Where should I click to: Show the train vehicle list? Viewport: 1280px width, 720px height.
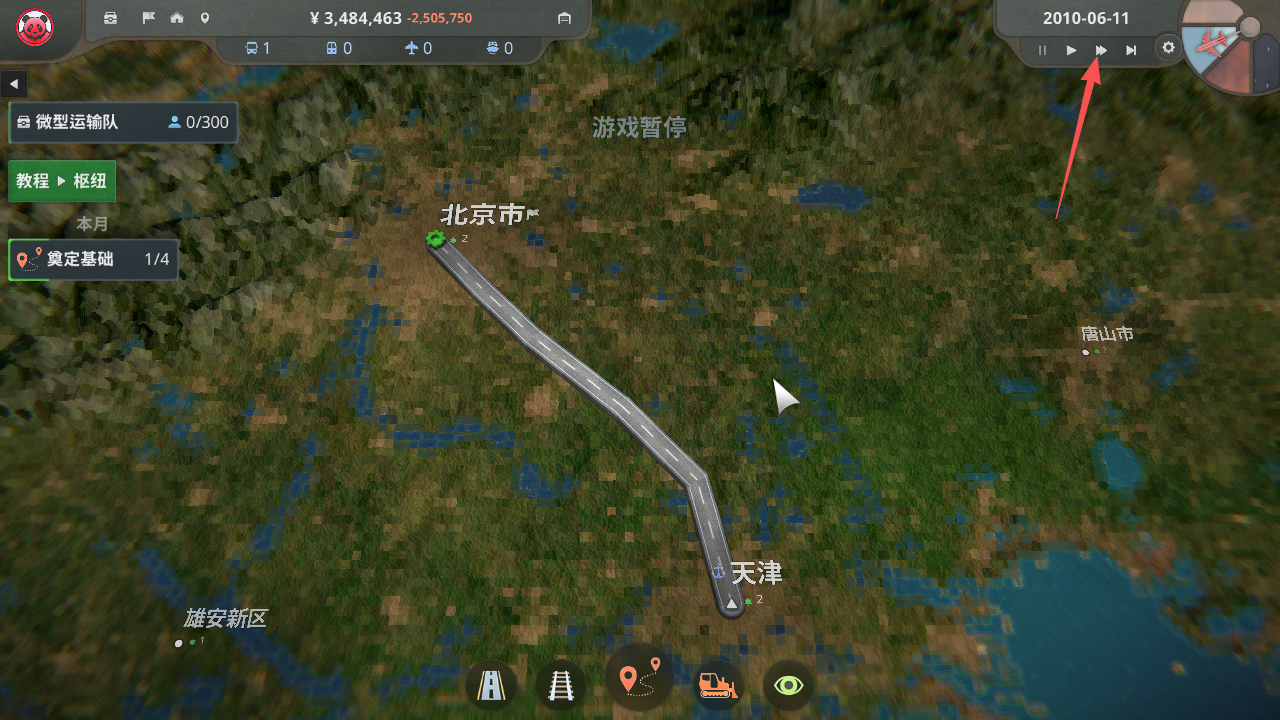[x=338, y=48]
